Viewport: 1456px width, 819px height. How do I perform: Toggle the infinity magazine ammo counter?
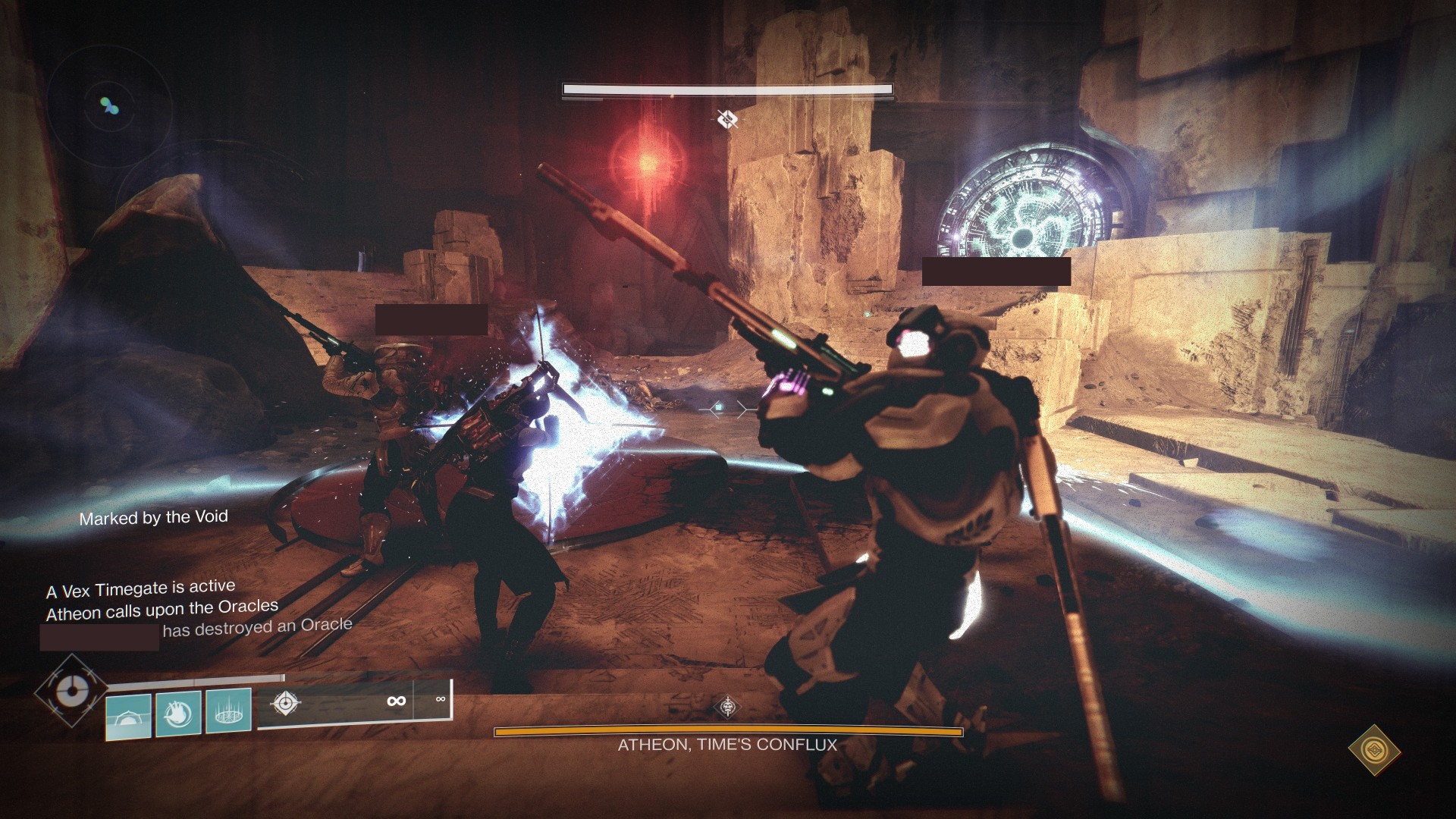(x=395, y=701)
